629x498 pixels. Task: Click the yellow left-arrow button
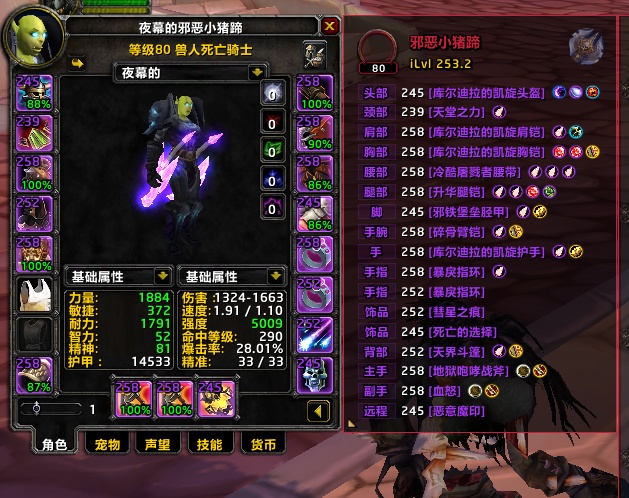click(318, 410)
